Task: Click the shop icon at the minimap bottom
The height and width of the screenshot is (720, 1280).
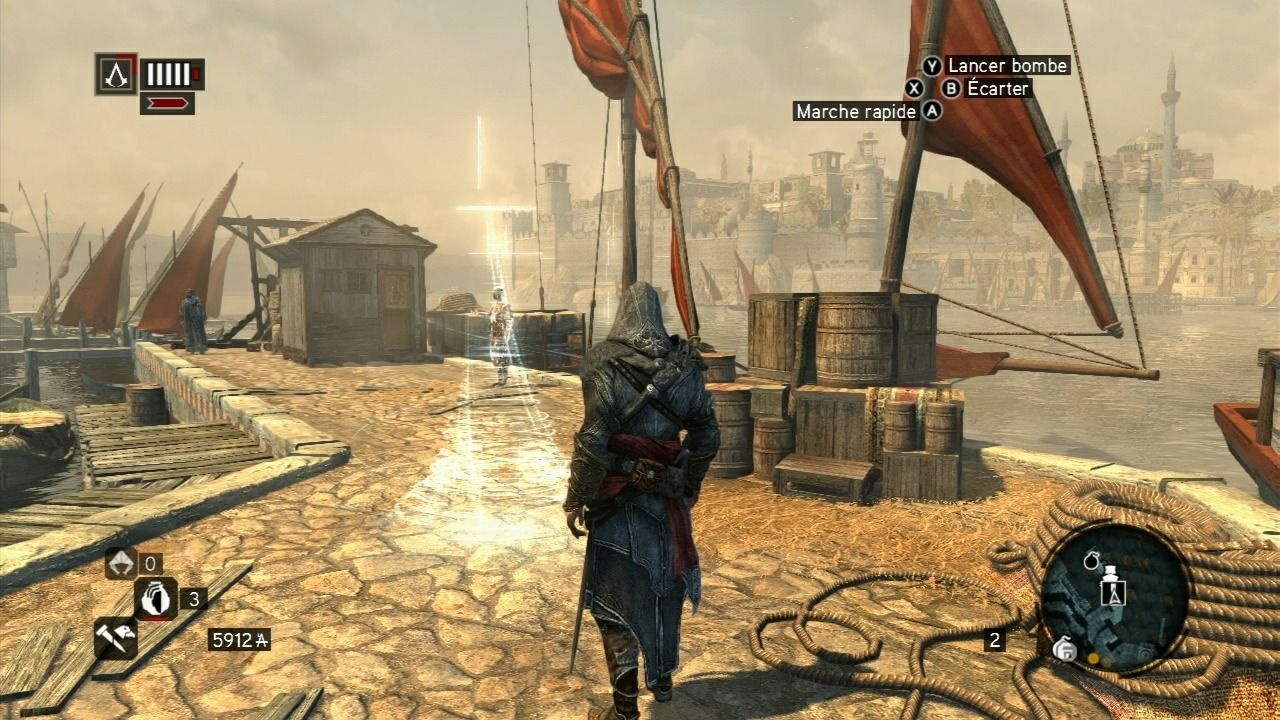Action: [1065, 649]
